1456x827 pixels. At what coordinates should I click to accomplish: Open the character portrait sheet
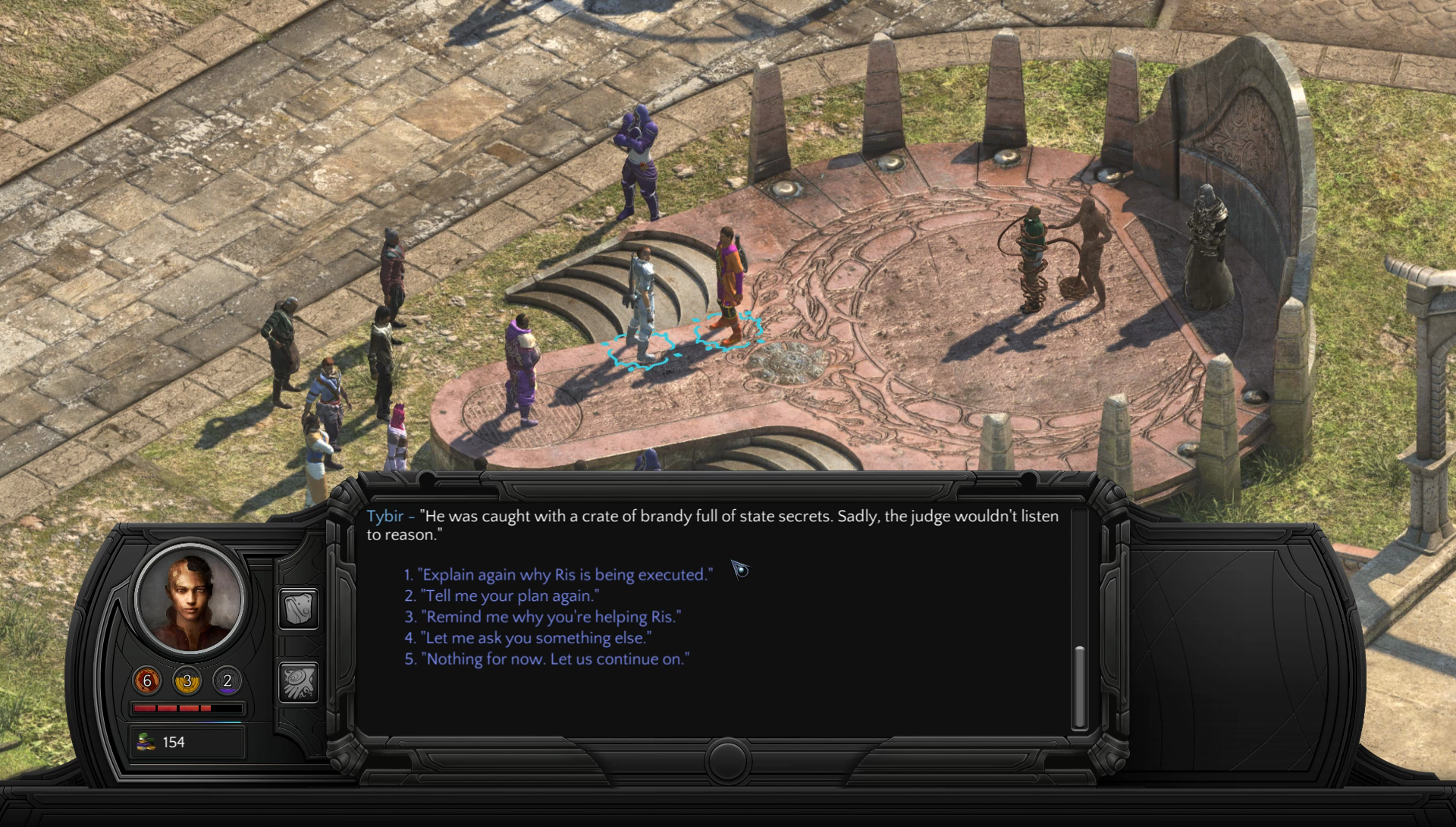click(x=190, y=597)
